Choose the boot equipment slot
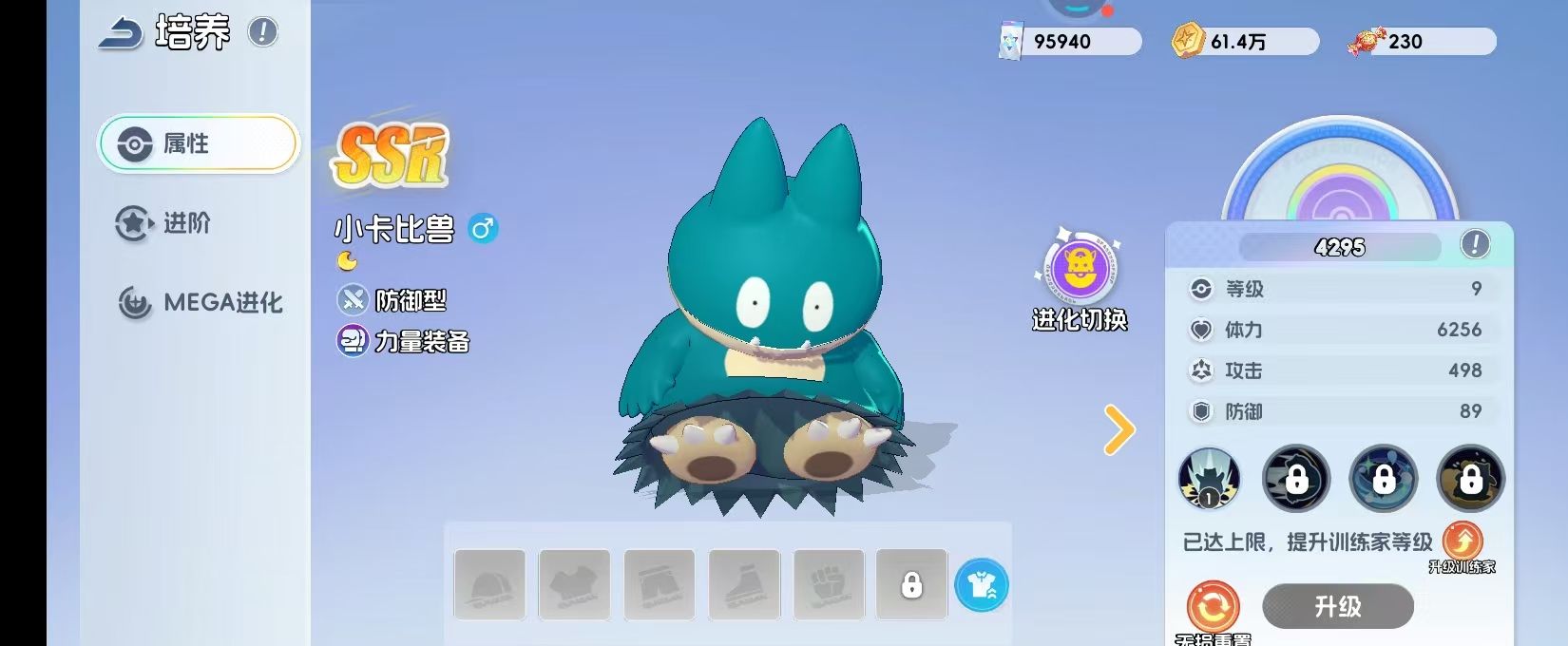Screen dimensions: 1568x646 pyautogui.click(x=744, y=584)
